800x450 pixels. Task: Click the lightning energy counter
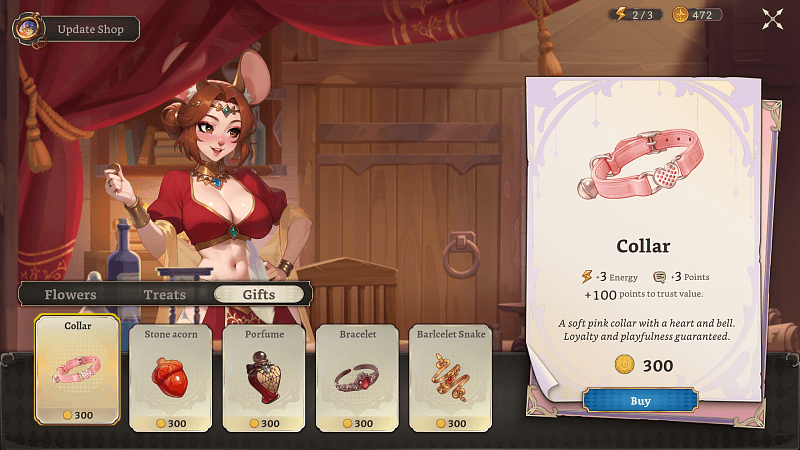pyautogui.click(x=635, y=15)
